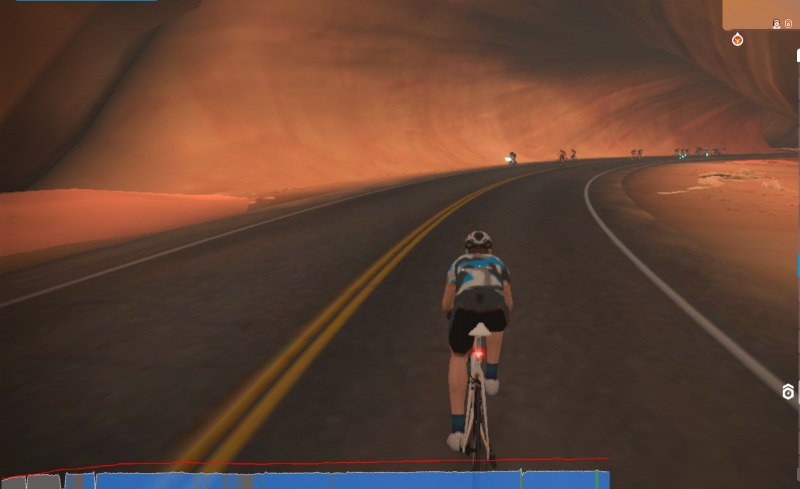This screenshot has width=800, height=489.
Task: Open the white hexagon gauge icon
Action: pyautogui.click(x=788, y=391)
